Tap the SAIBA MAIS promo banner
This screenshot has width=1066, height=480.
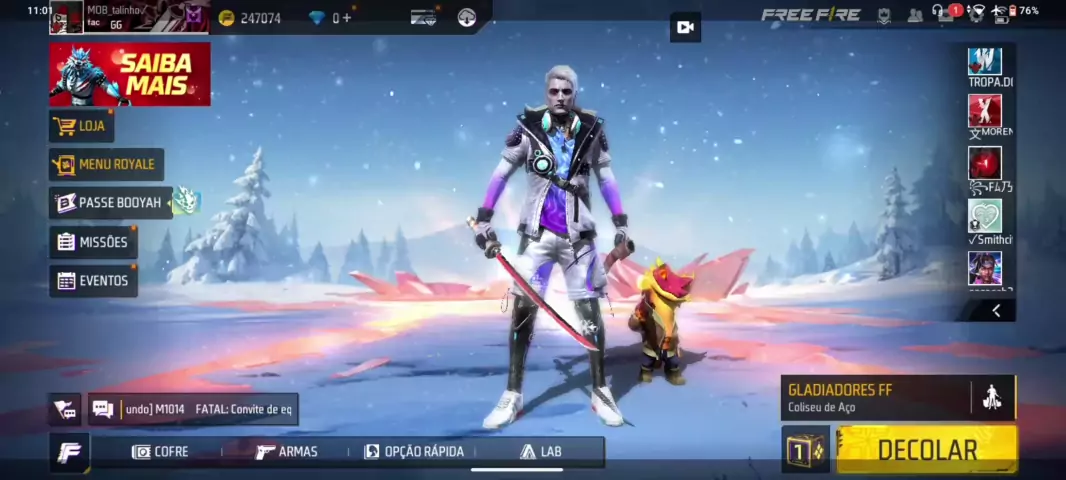point(130,74)
